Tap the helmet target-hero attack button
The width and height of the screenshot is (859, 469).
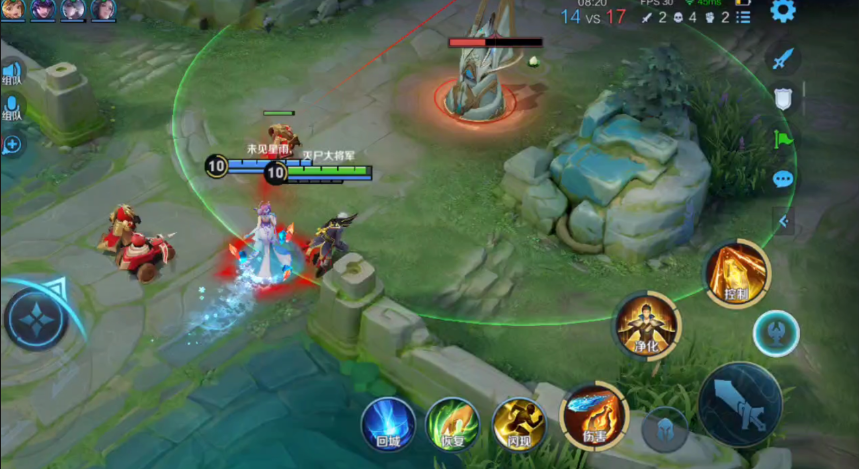664,430
